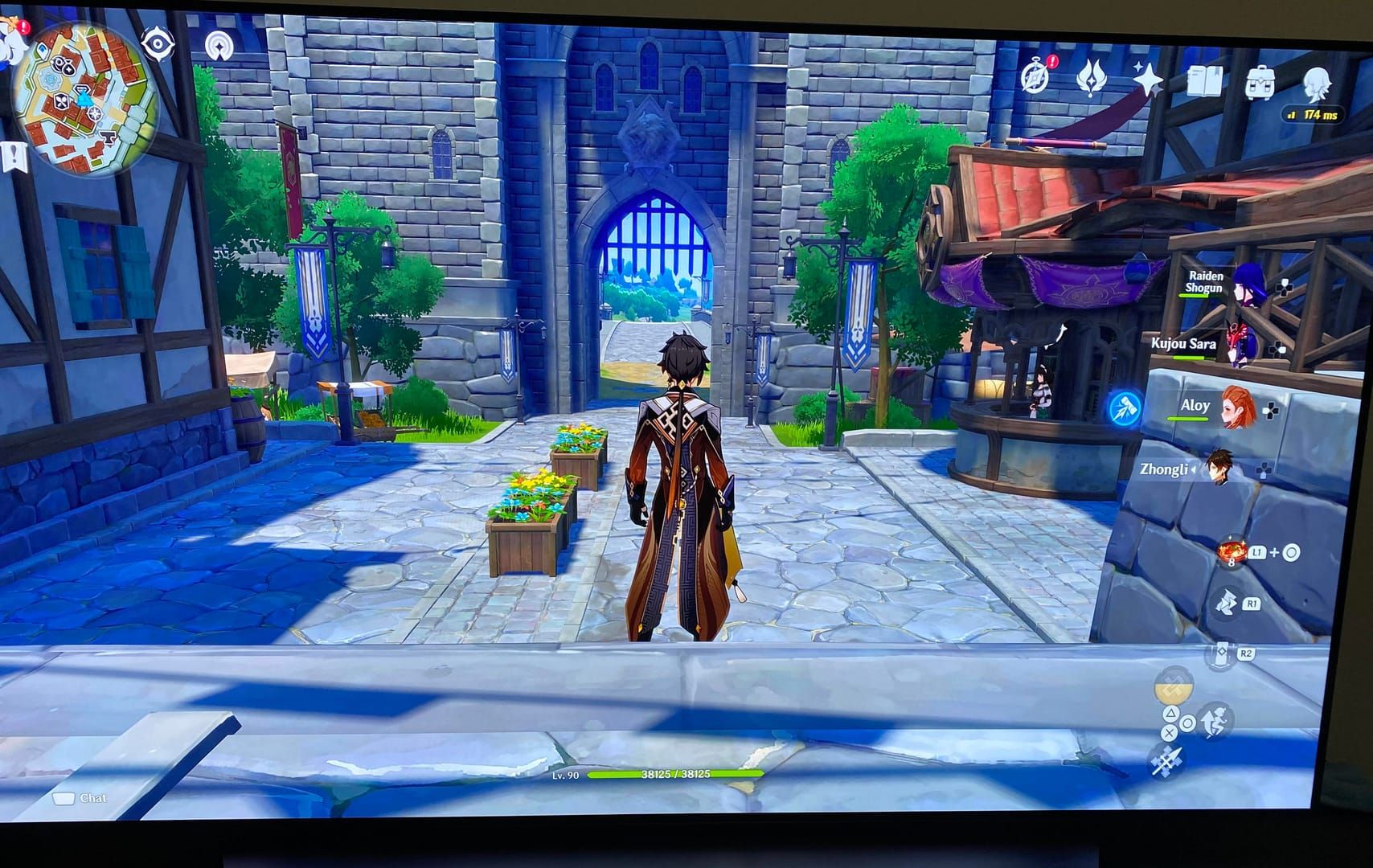Open the battle pass winged icon
The width and height of the screenshot is (1373, 868).
coord(1091,80)
